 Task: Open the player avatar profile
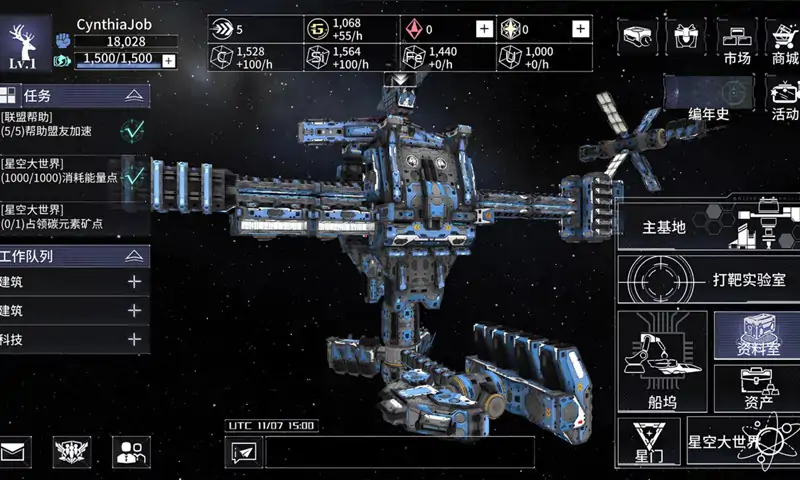click(28, 45)
